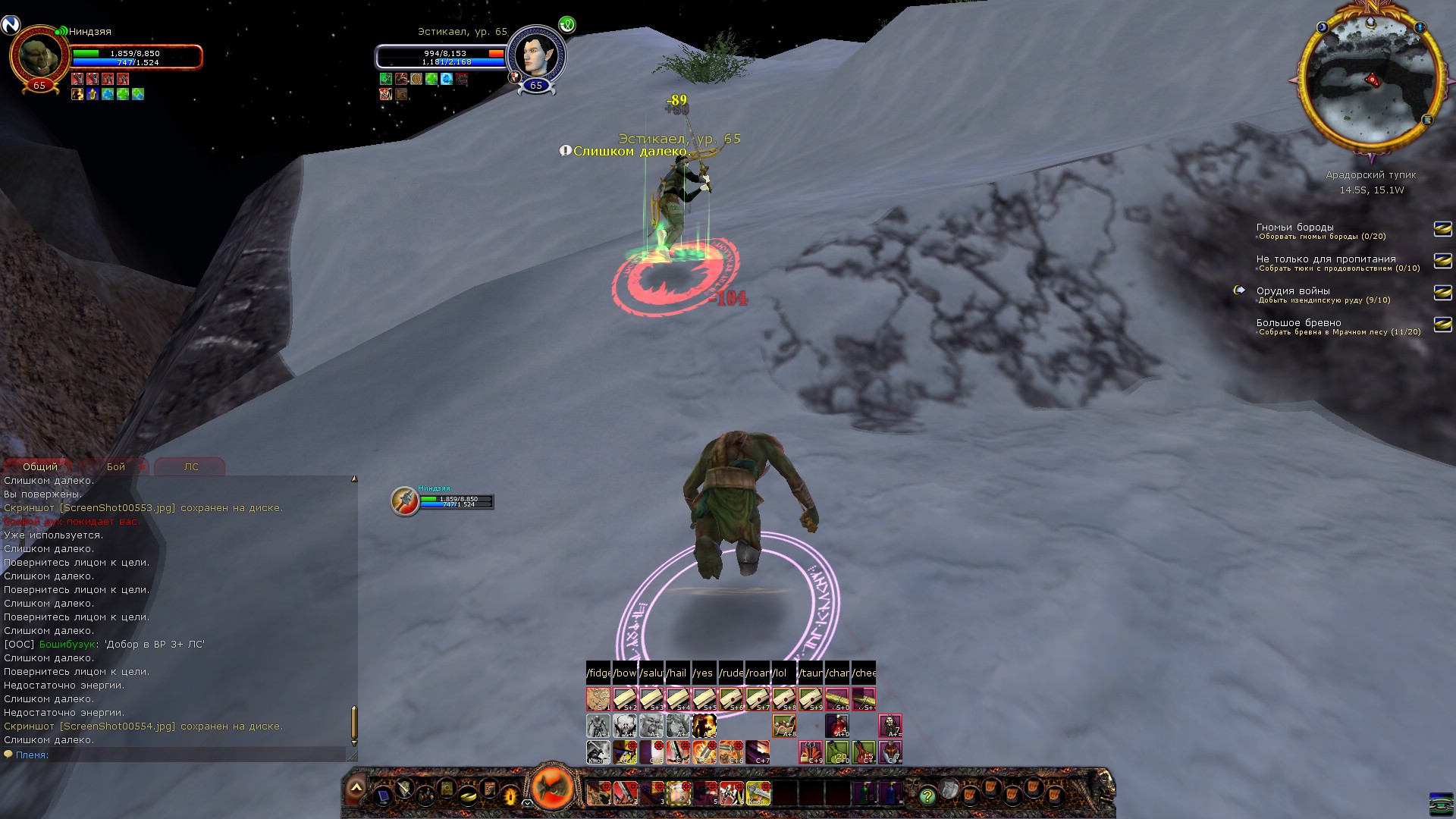Click own character portrait Ниндзяя

tap(39, 55)
